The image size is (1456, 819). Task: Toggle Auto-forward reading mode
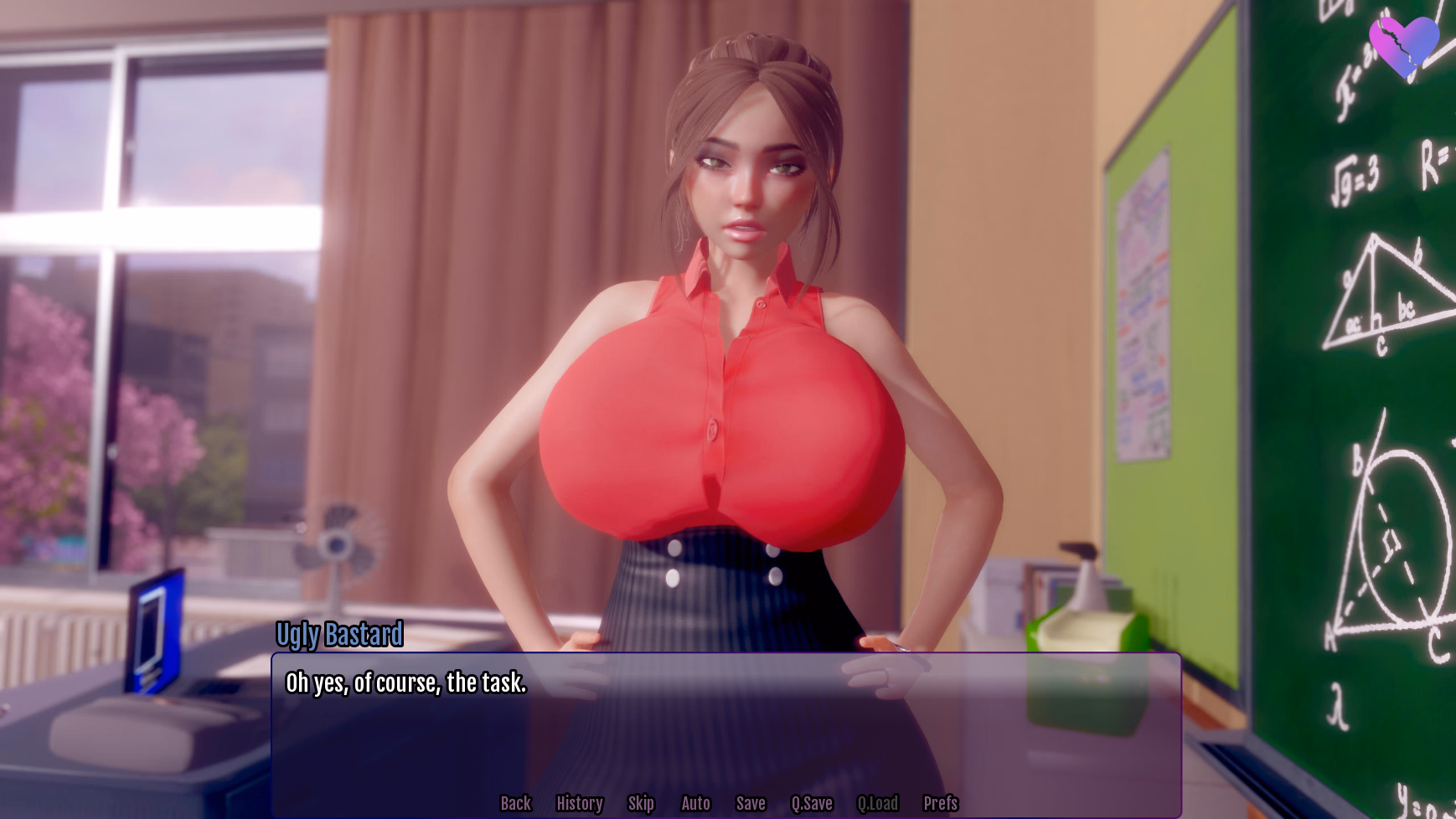696,803
